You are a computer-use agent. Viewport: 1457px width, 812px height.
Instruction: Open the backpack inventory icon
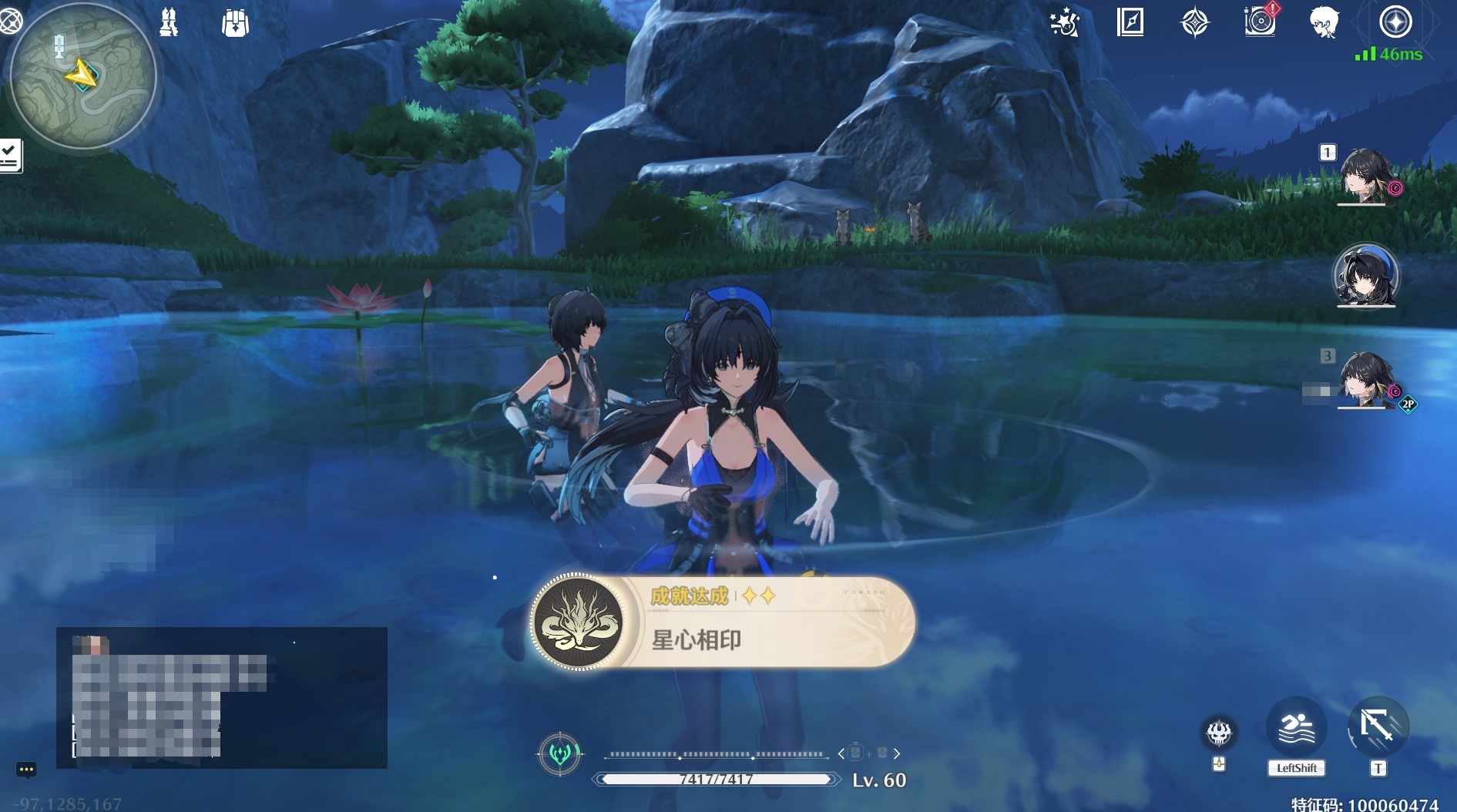(x=233, y=23)
